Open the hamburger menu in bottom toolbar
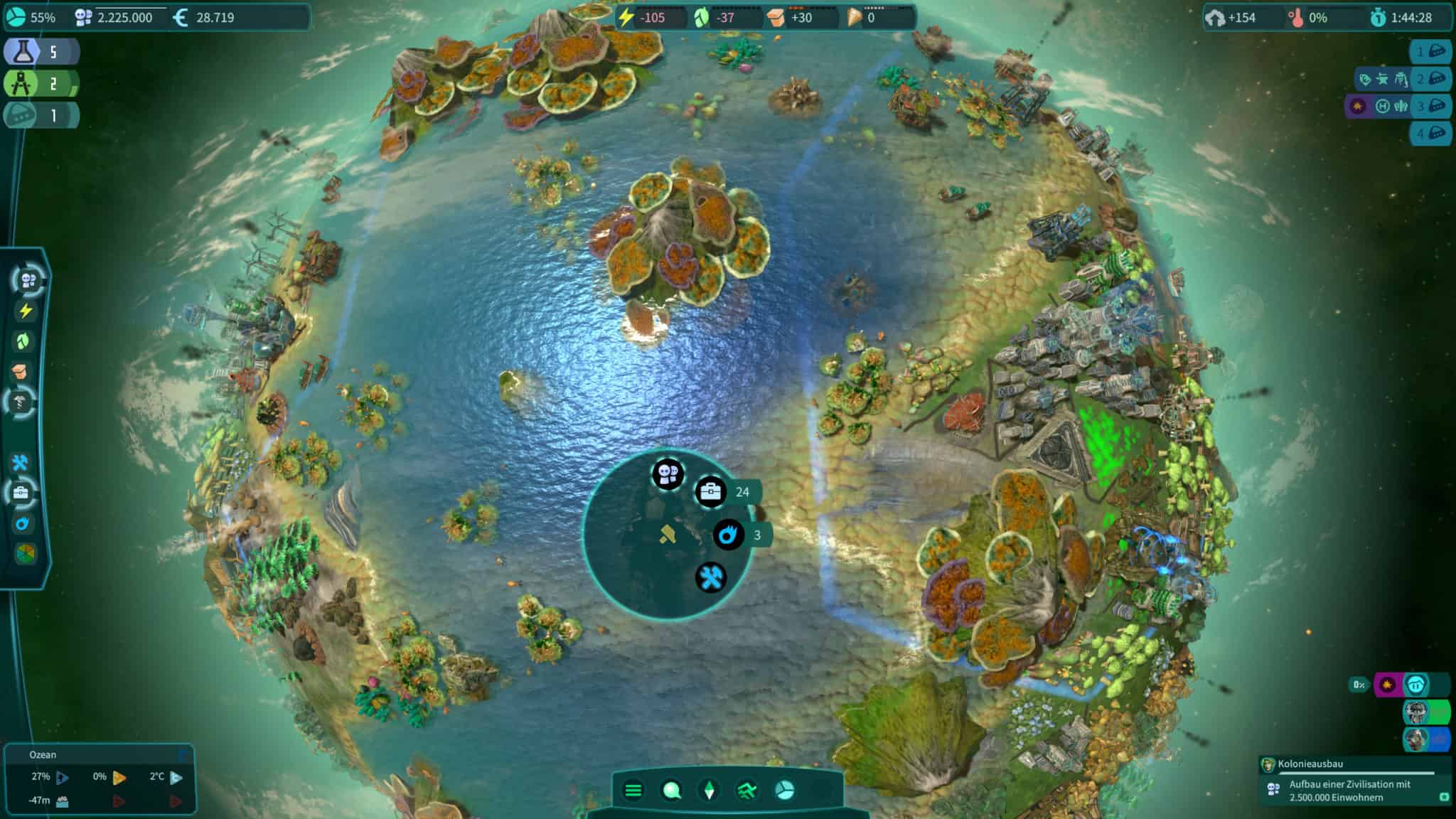This screenshot has width=1456, height=819. pyautogui.click(x=633, y=790)
